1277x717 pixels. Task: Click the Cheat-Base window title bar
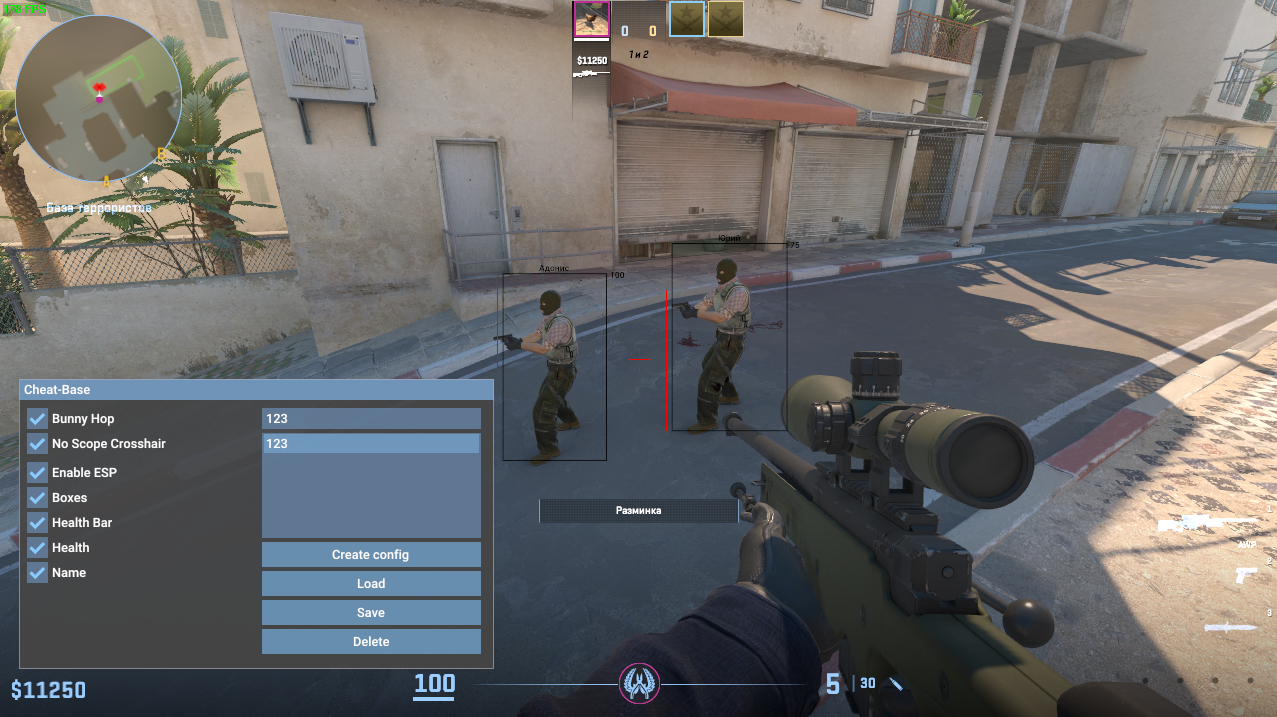(x=256, y=390)
